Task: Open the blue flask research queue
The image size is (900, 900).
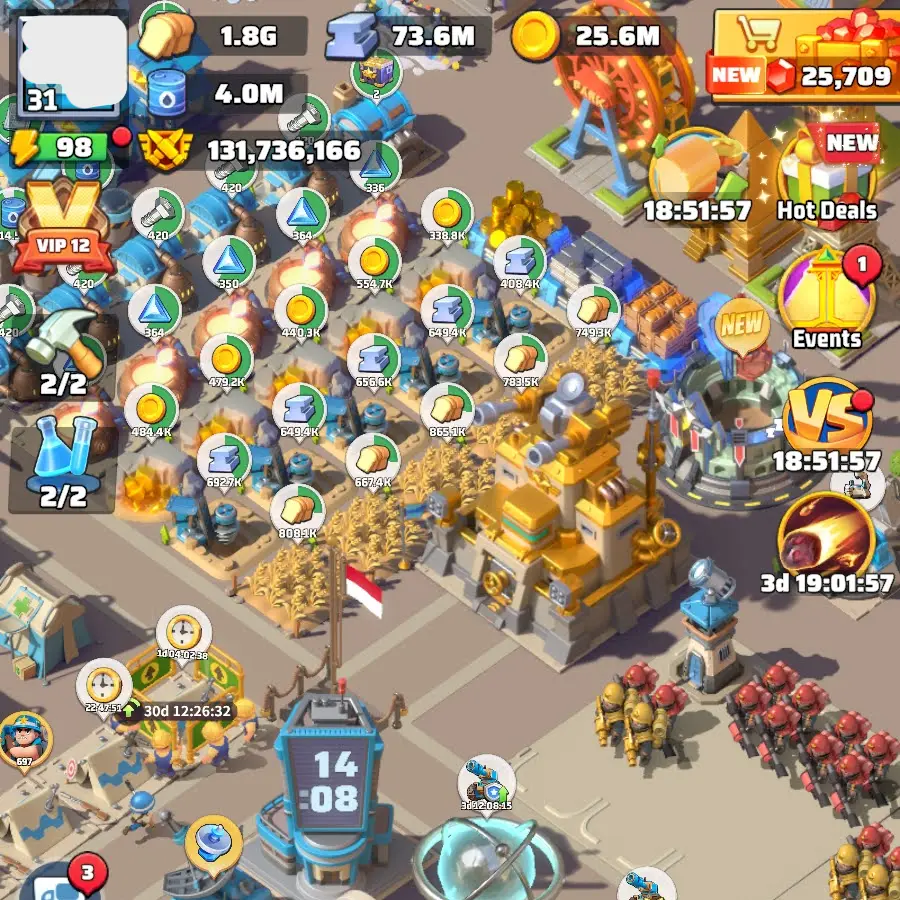Action: pos(63,467)
